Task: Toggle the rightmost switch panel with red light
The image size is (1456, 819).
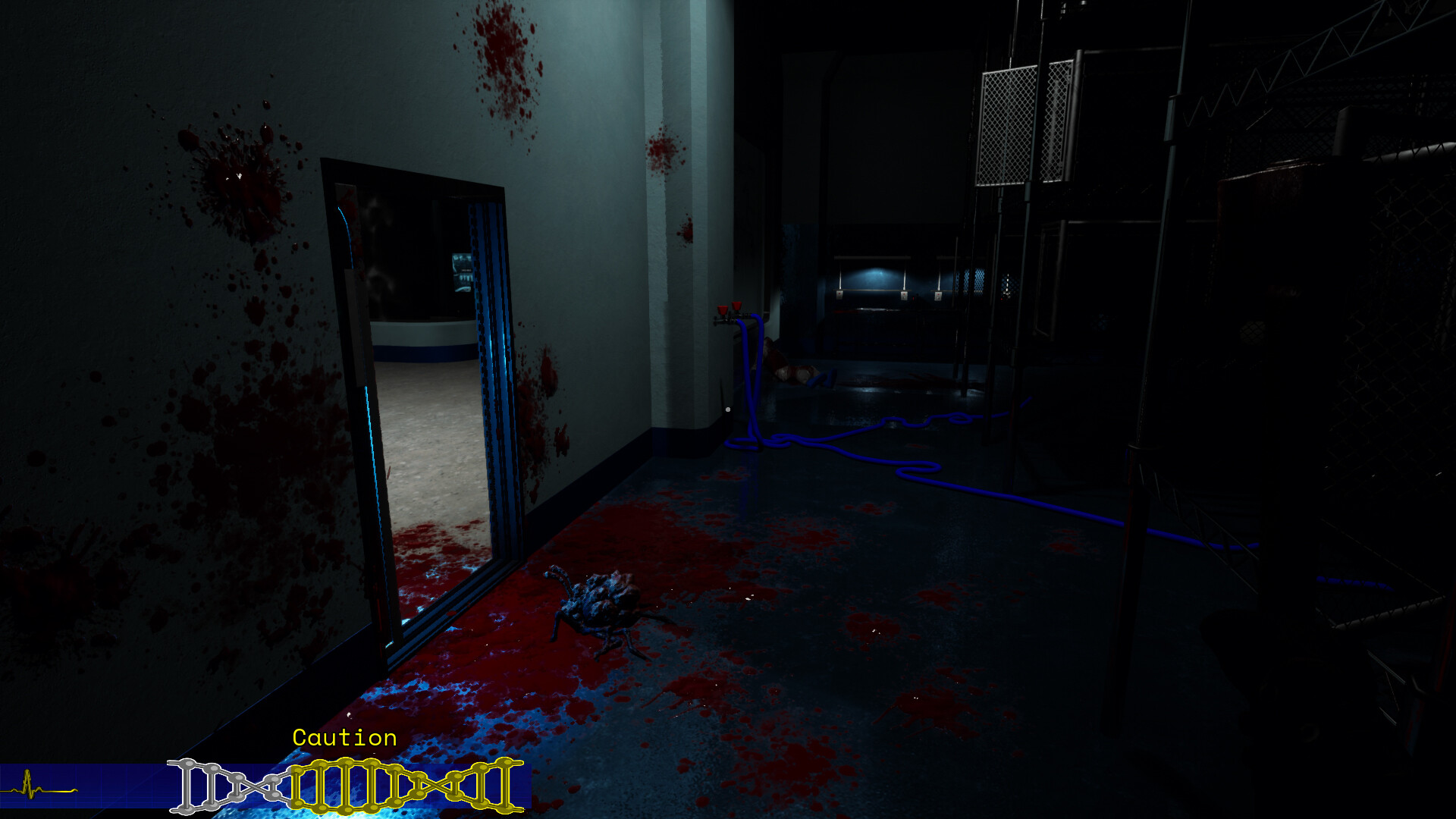Action: coord(939,297)
